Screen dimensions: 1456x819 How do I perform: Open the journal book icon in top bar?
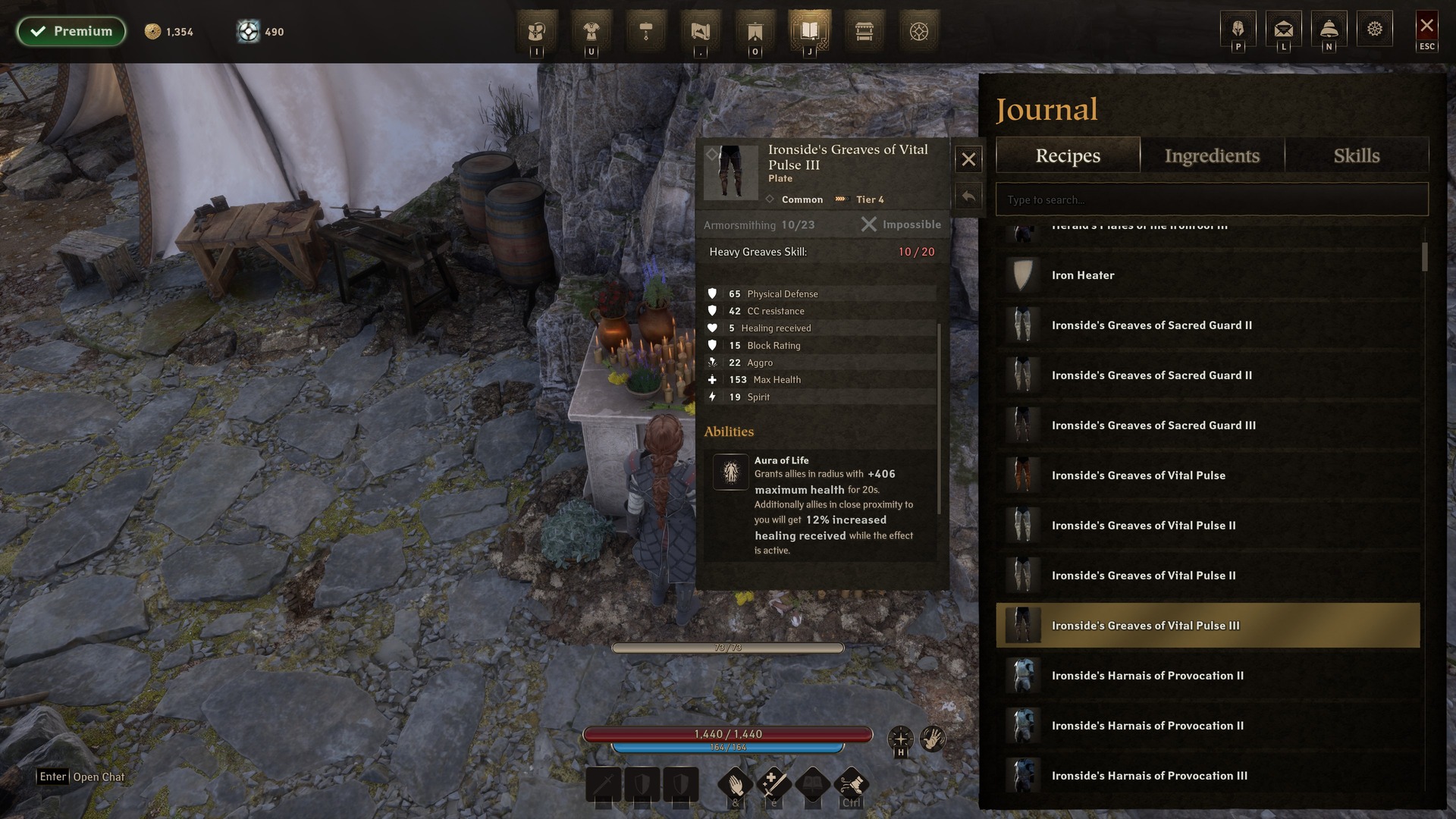pos(809,31)
